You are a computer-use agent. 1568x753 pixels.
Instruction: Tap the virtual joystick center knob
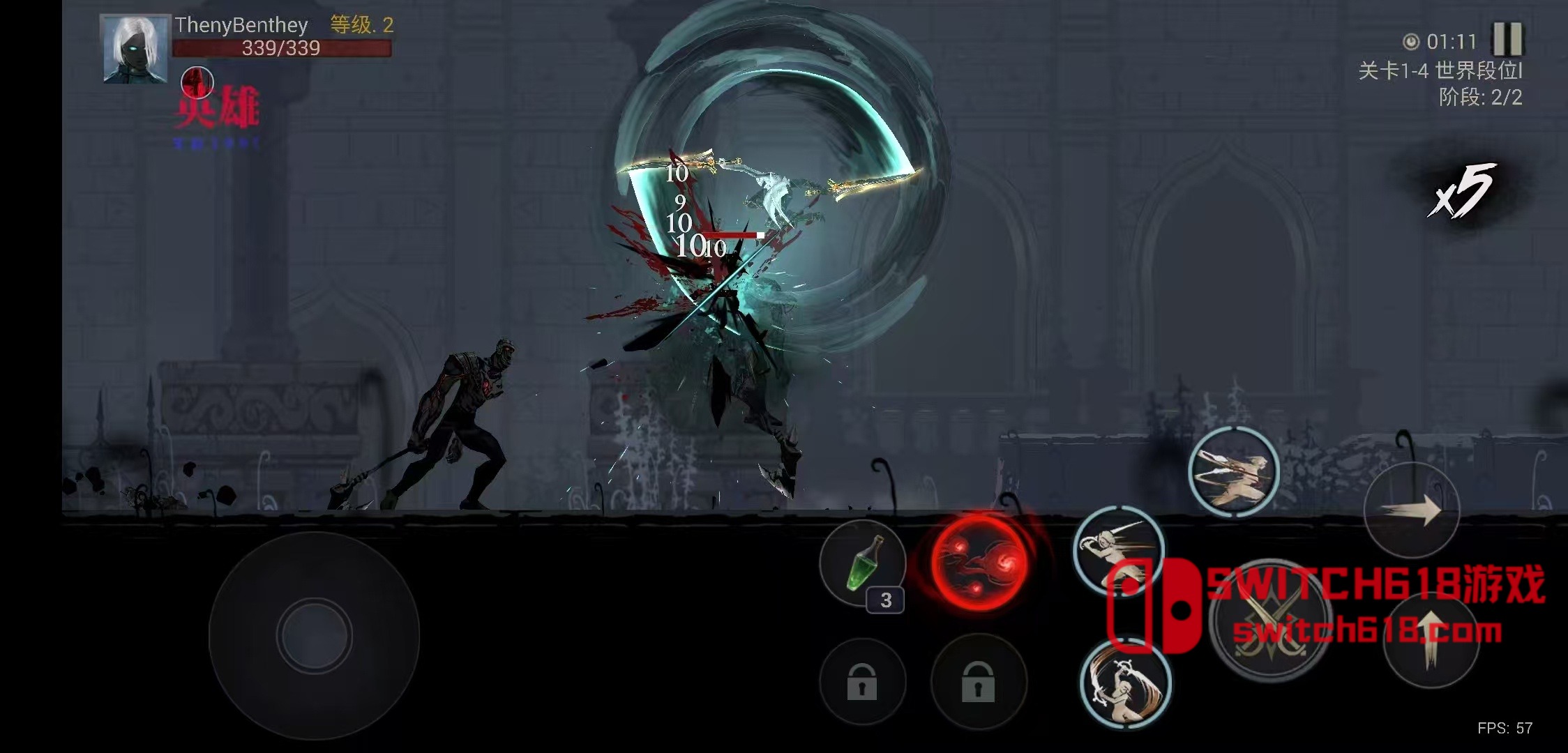tap(314, 635)
